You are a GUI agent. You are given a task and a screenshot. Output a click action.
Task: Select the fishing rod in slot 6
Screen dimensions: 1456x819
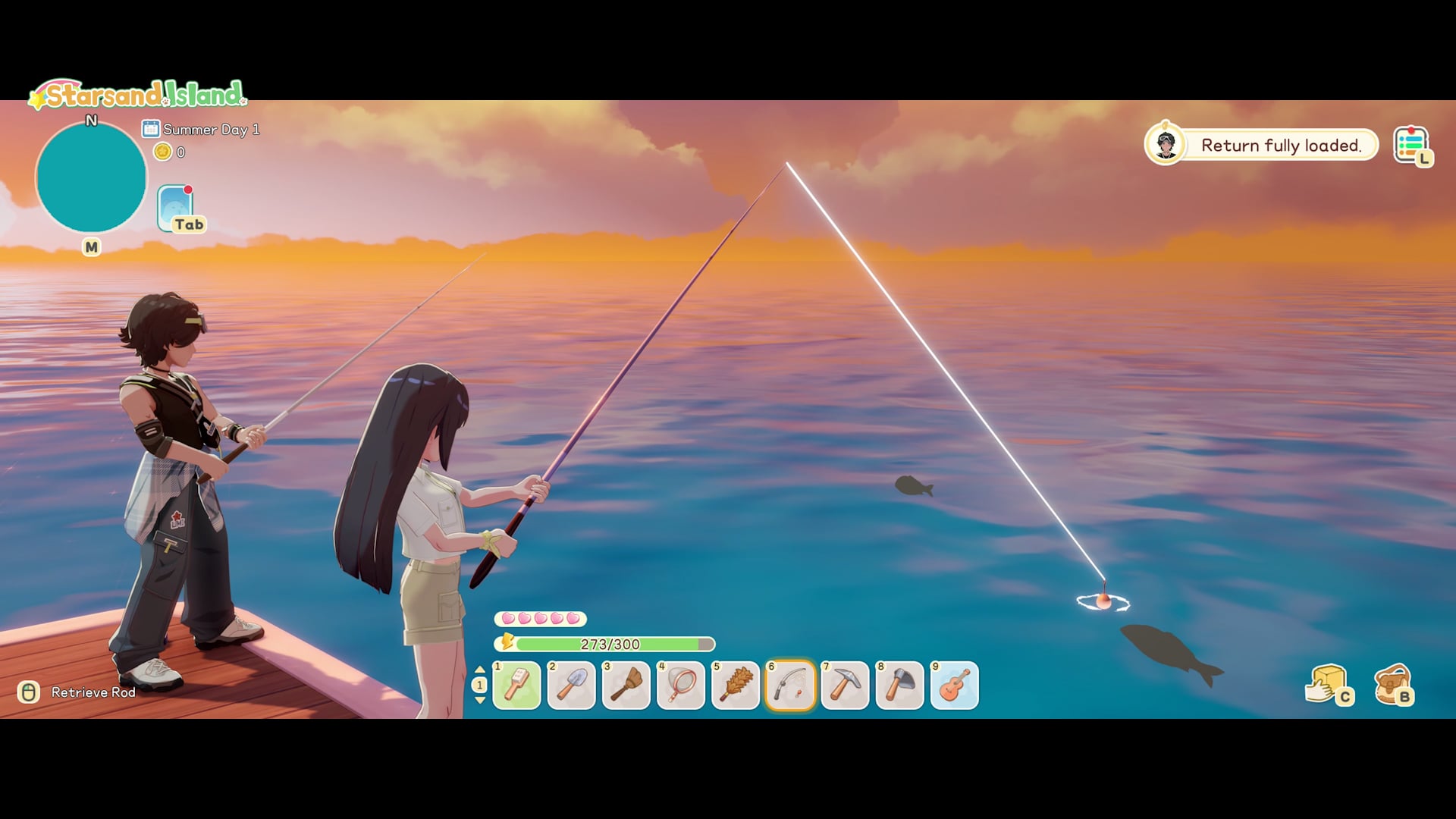791,685
